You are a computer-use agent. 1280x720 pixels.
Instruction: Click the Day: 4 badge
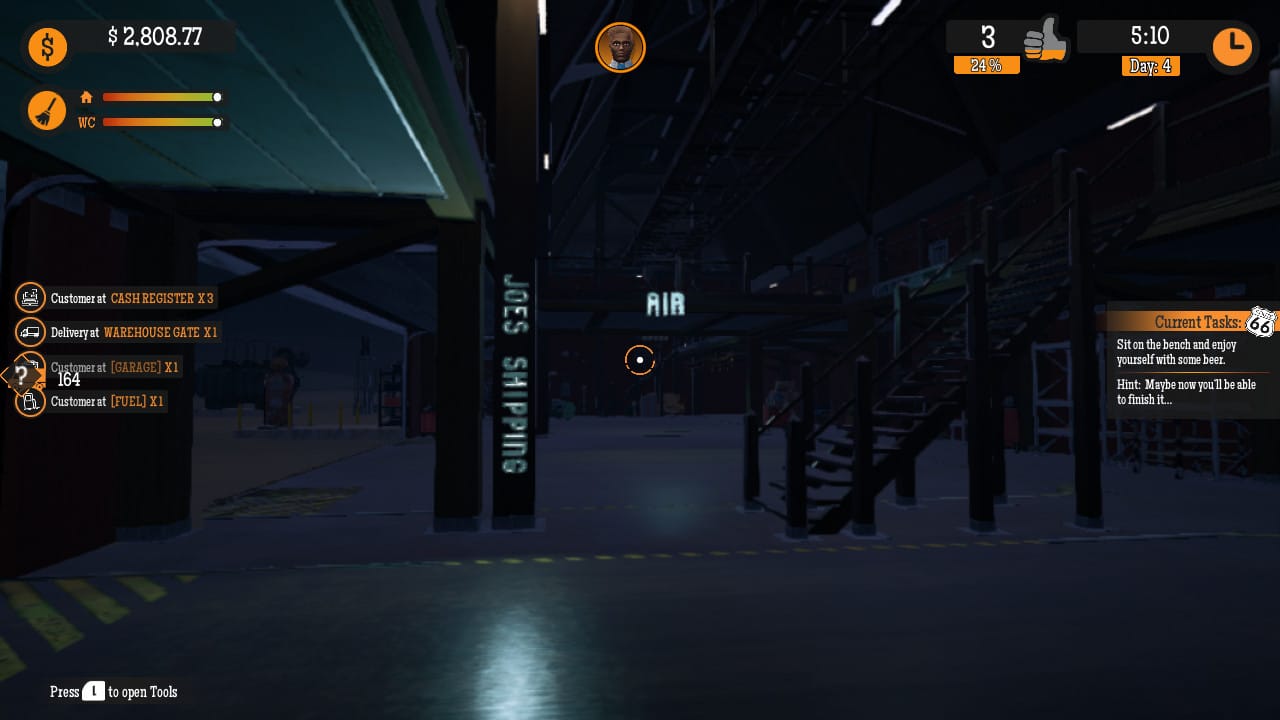coord(1151,66)
